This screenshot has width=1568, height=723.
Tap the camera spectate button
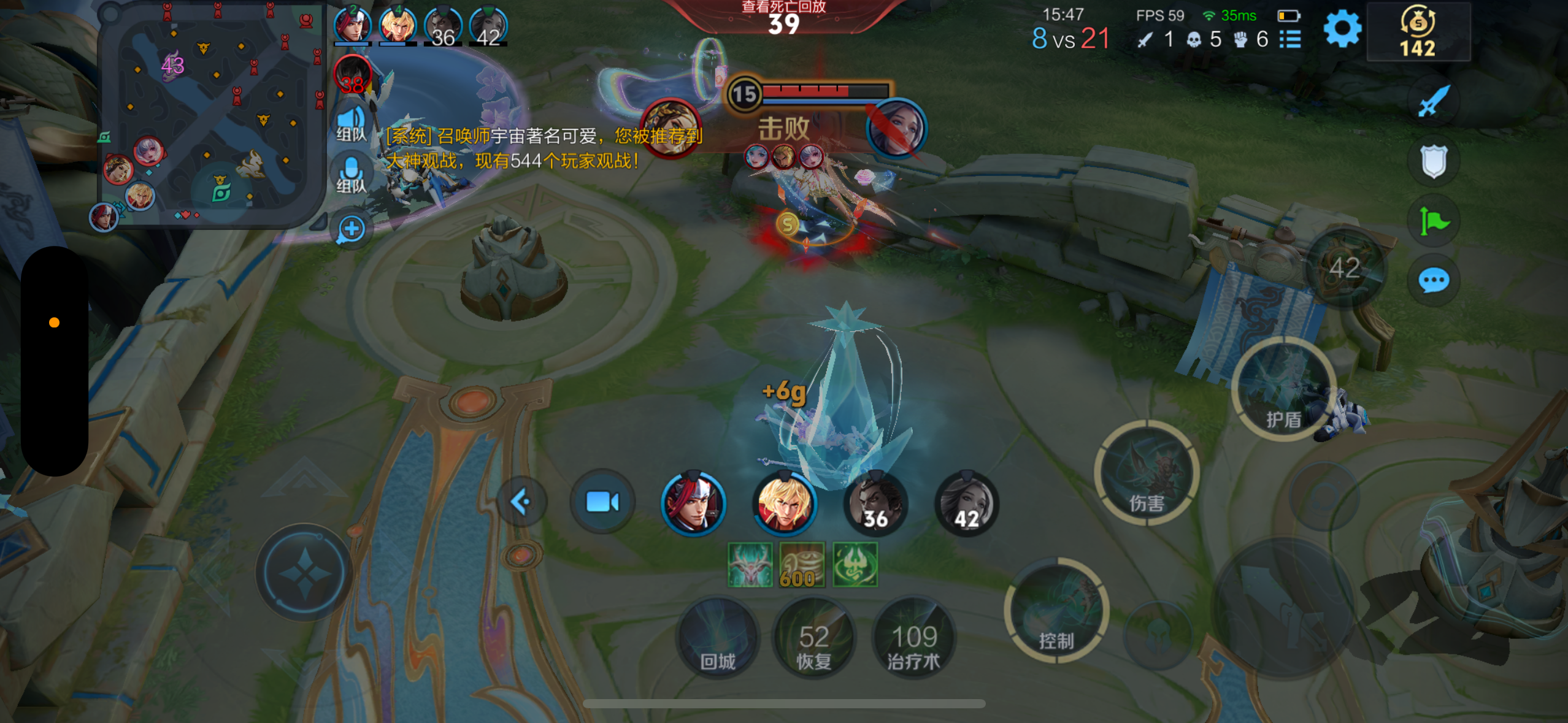[602, 502]
